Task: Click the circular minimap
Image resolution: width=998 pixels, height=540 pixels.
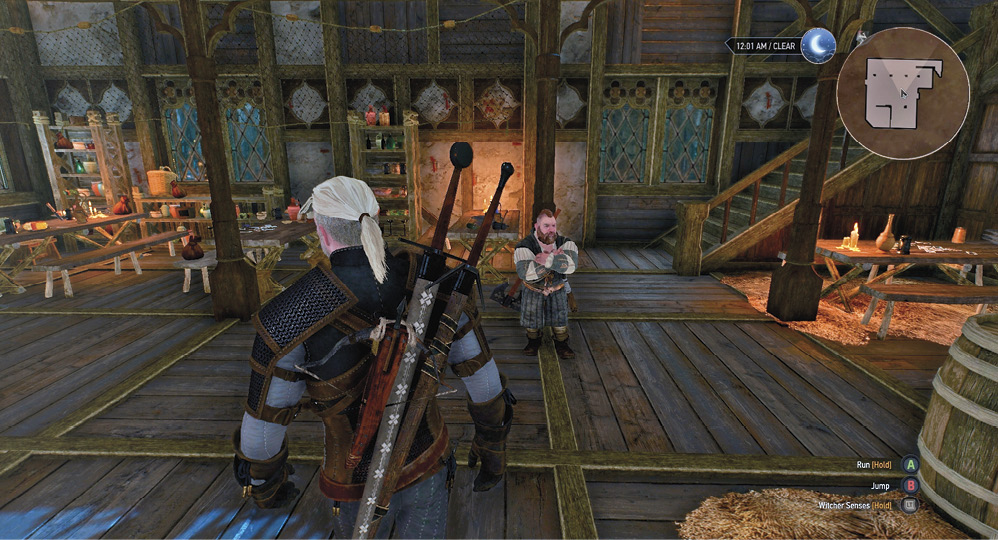Action: (x=903, y=92)
